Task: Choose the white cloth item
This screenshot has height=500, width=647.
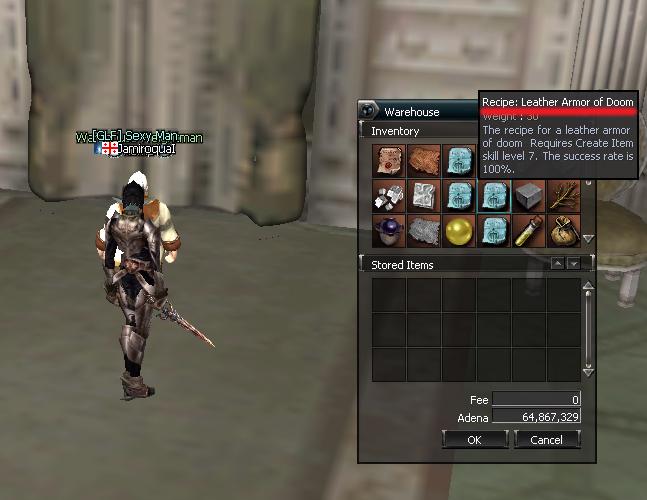Action: click(424, 196)
